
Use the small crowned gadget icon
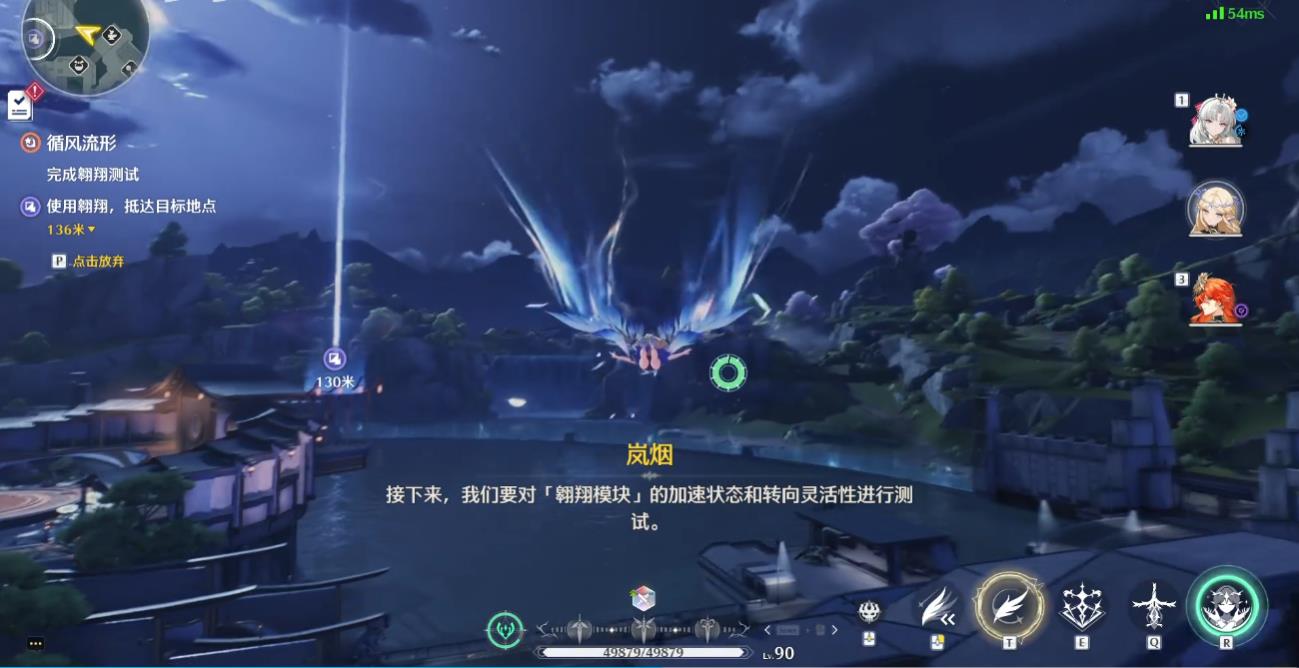(x=870, y=610)
